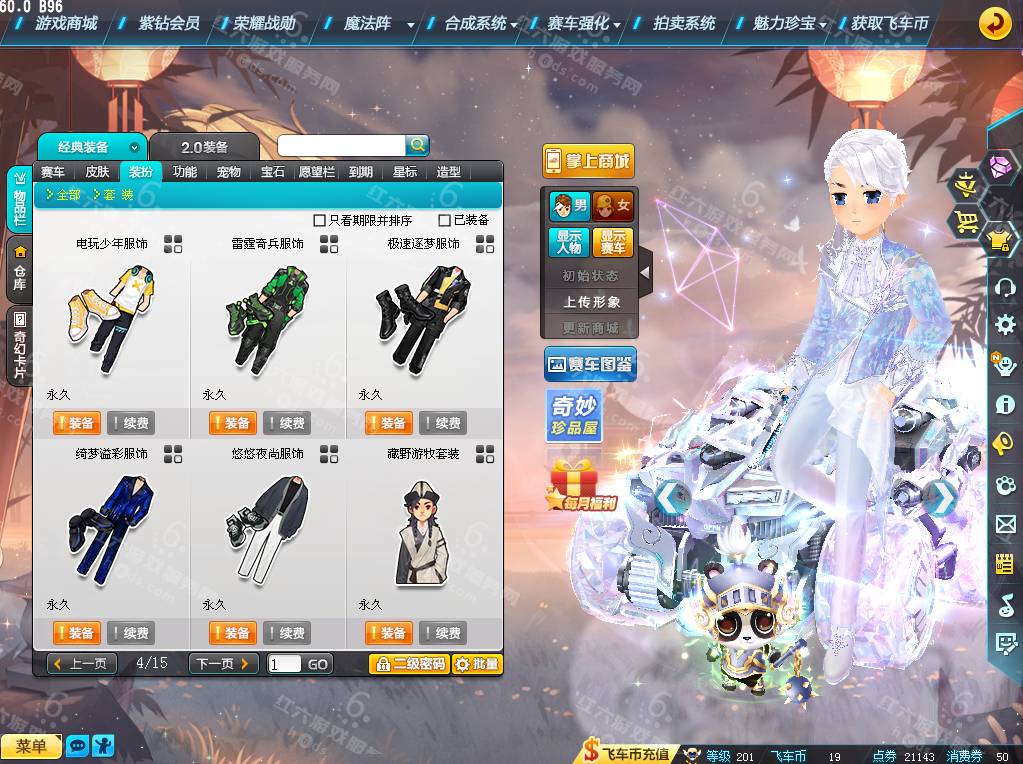
Task: Click the orange return arrow button
Action: 993,23
